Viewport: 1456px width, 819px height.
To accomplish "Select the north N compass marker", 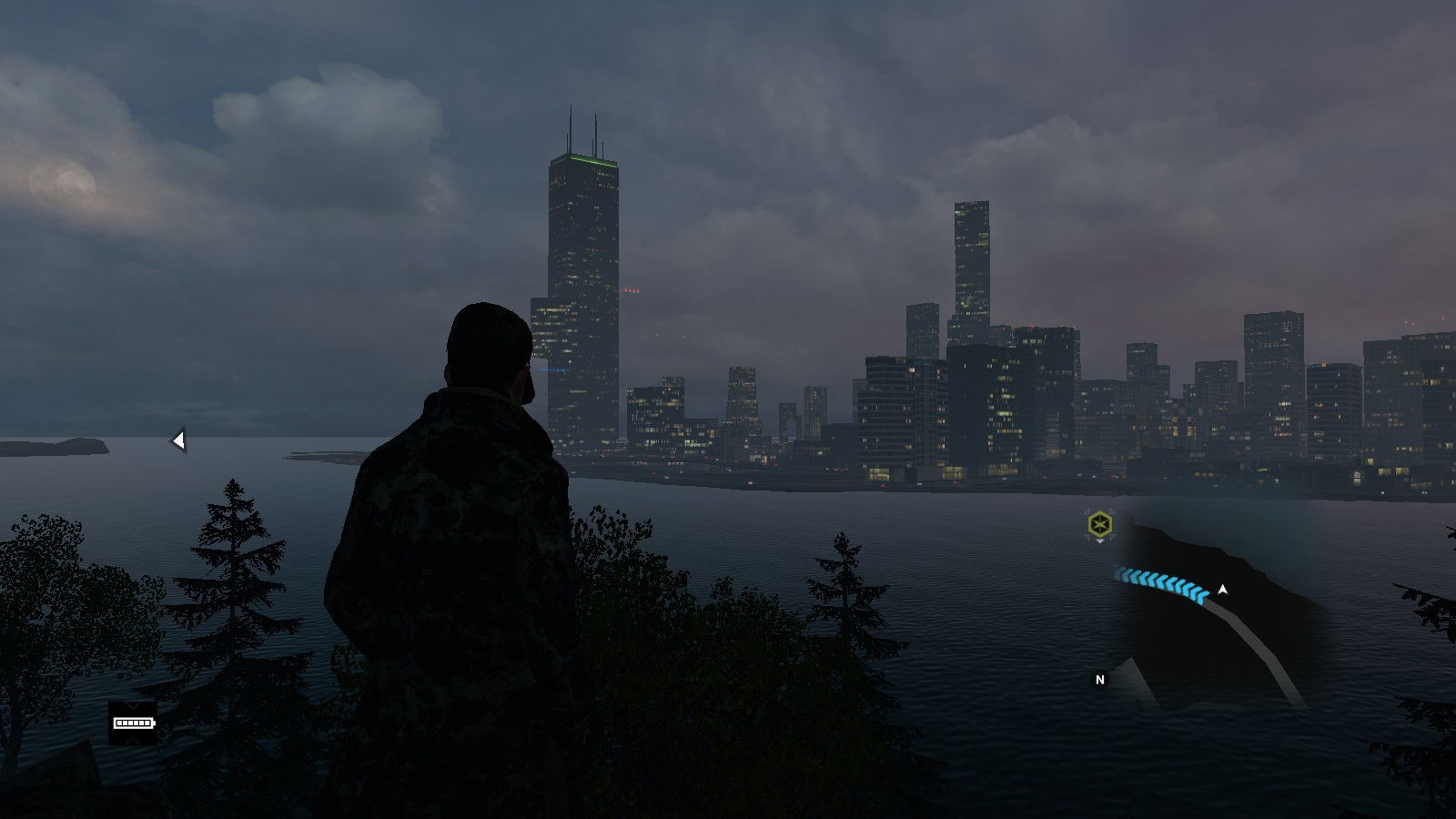I will tap(1099, 679).
